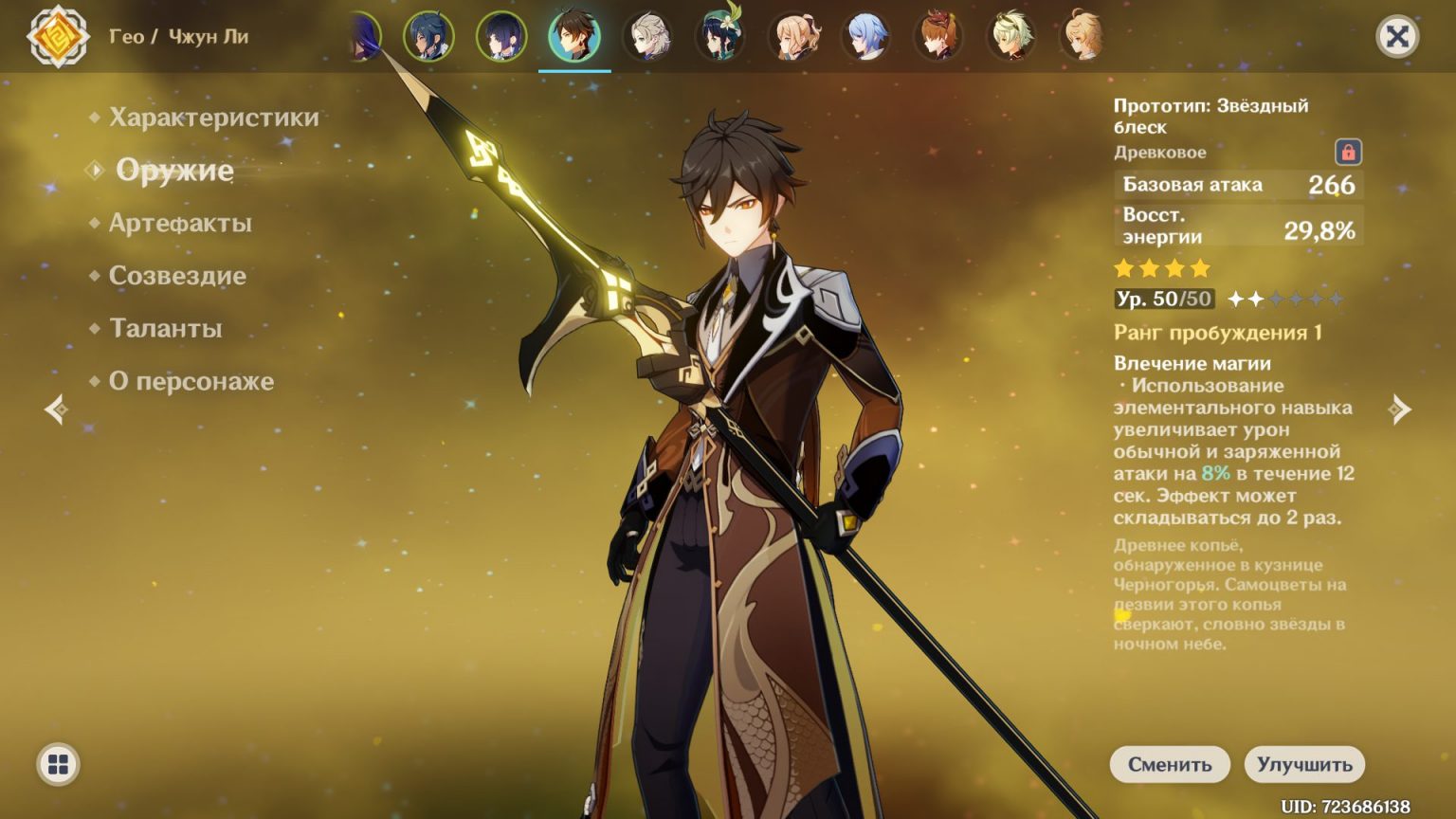Open the four-square grid button
Screen dimensions: 1456x819
[x=58, y=765]
